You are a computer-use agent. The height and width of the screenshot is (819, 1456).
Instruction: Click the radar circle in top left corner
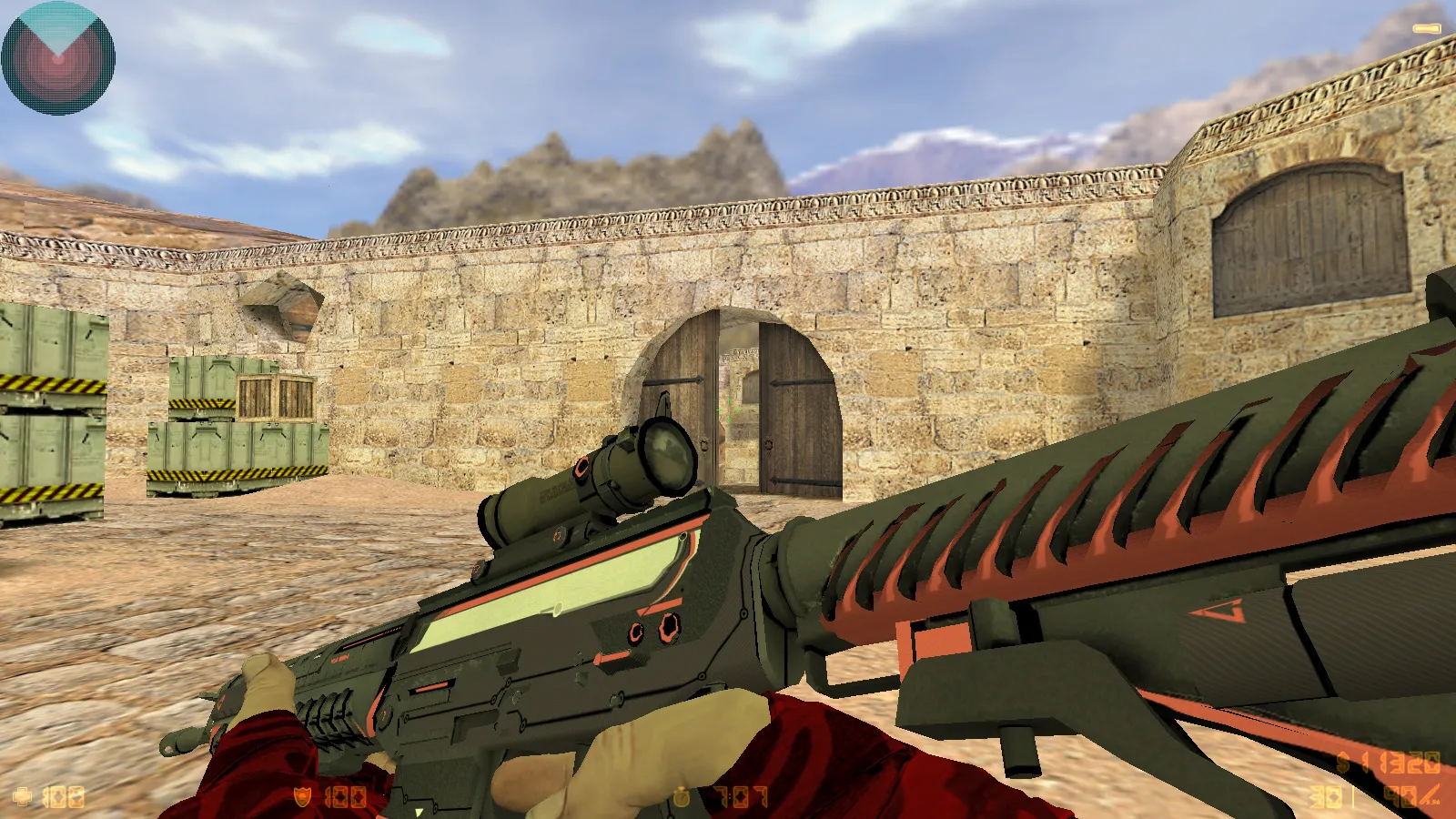click(58, 58)
